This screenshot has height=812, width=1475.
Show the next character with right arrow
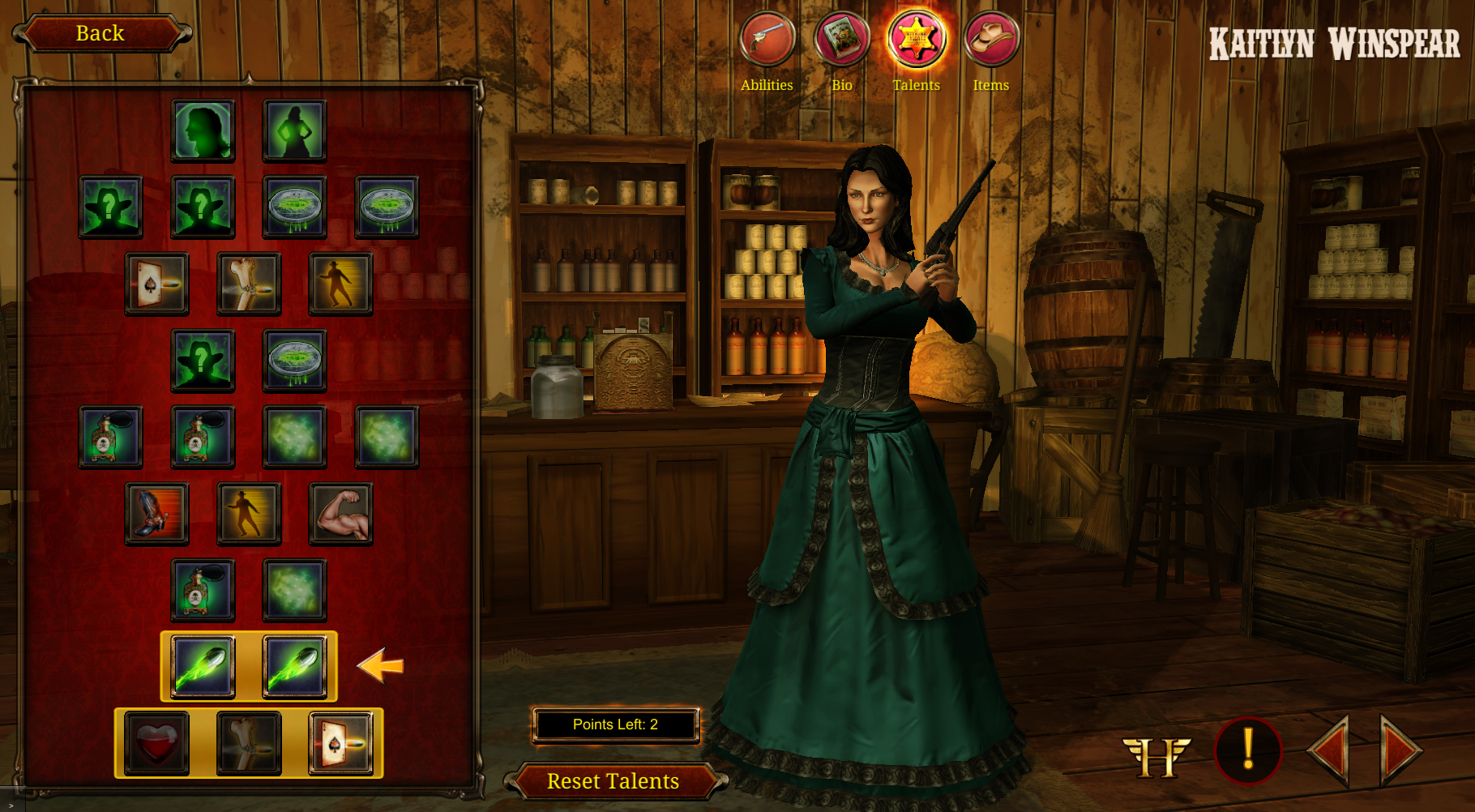coord(1401,750)
